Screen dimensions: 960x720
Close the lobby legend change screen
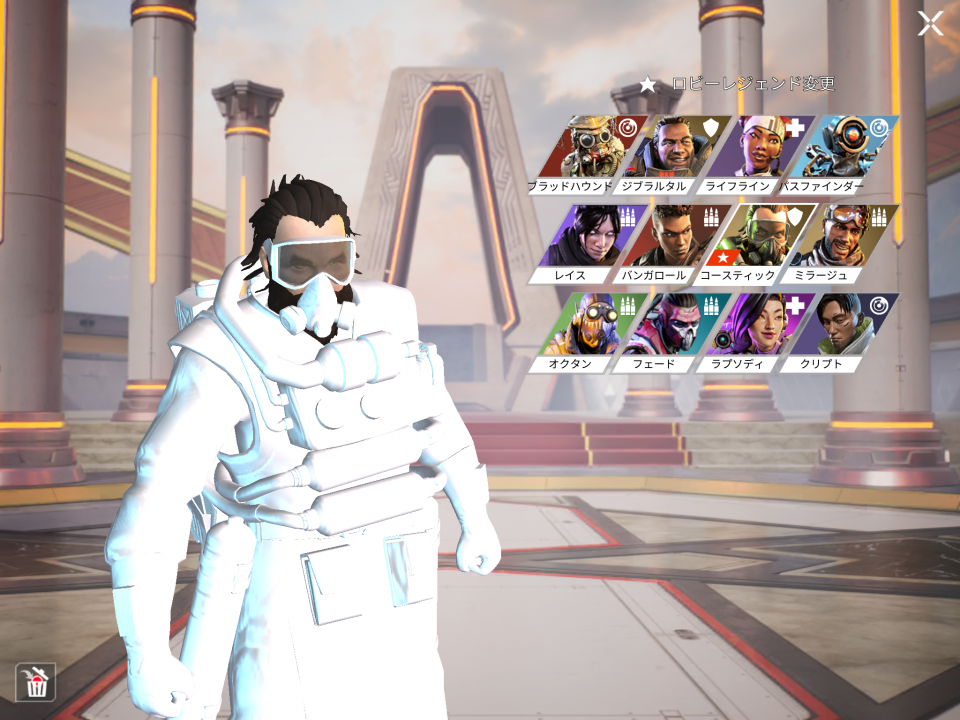point(930,24)
